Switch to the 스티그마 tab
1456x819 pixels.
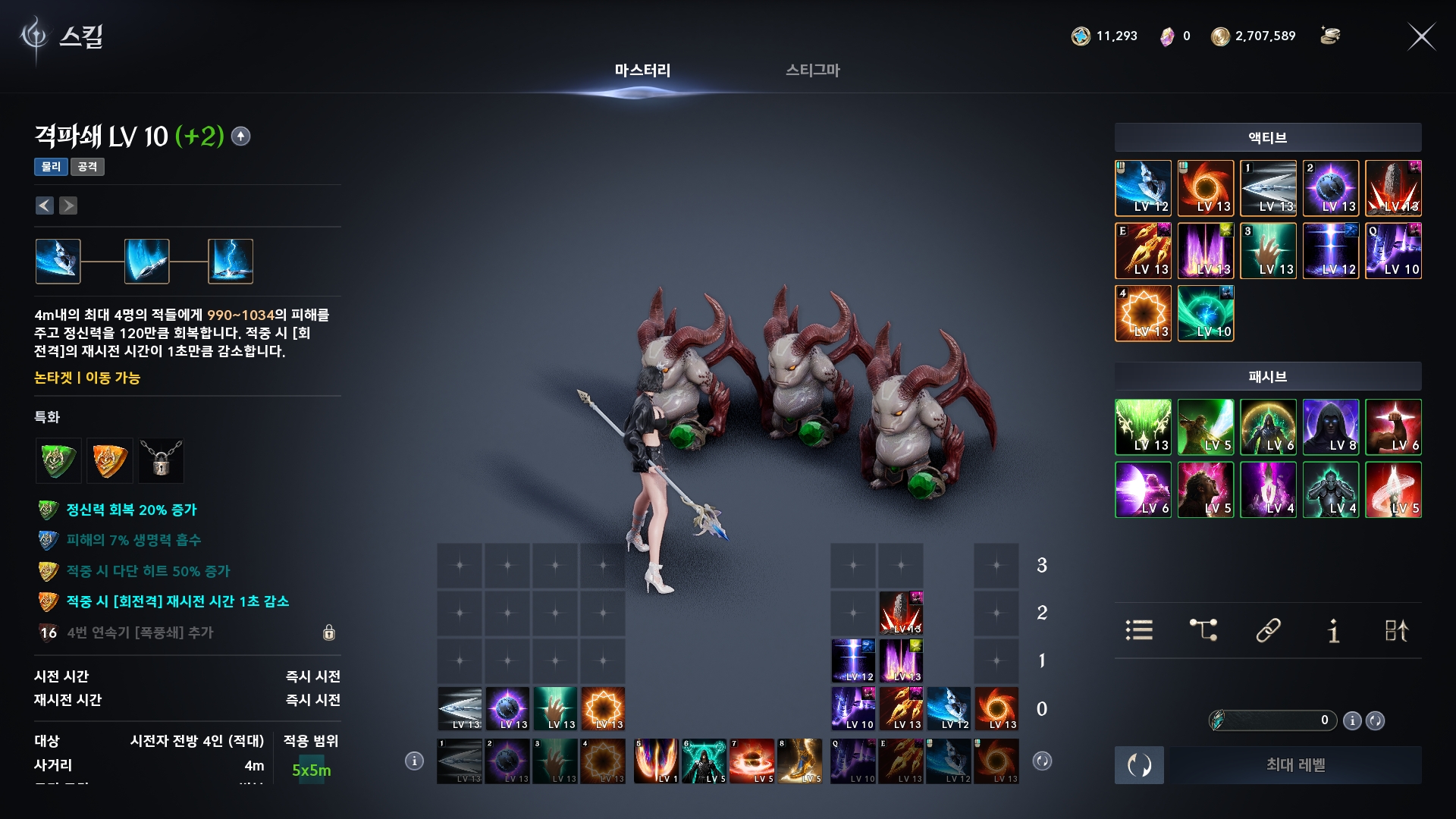click(812, 71)
